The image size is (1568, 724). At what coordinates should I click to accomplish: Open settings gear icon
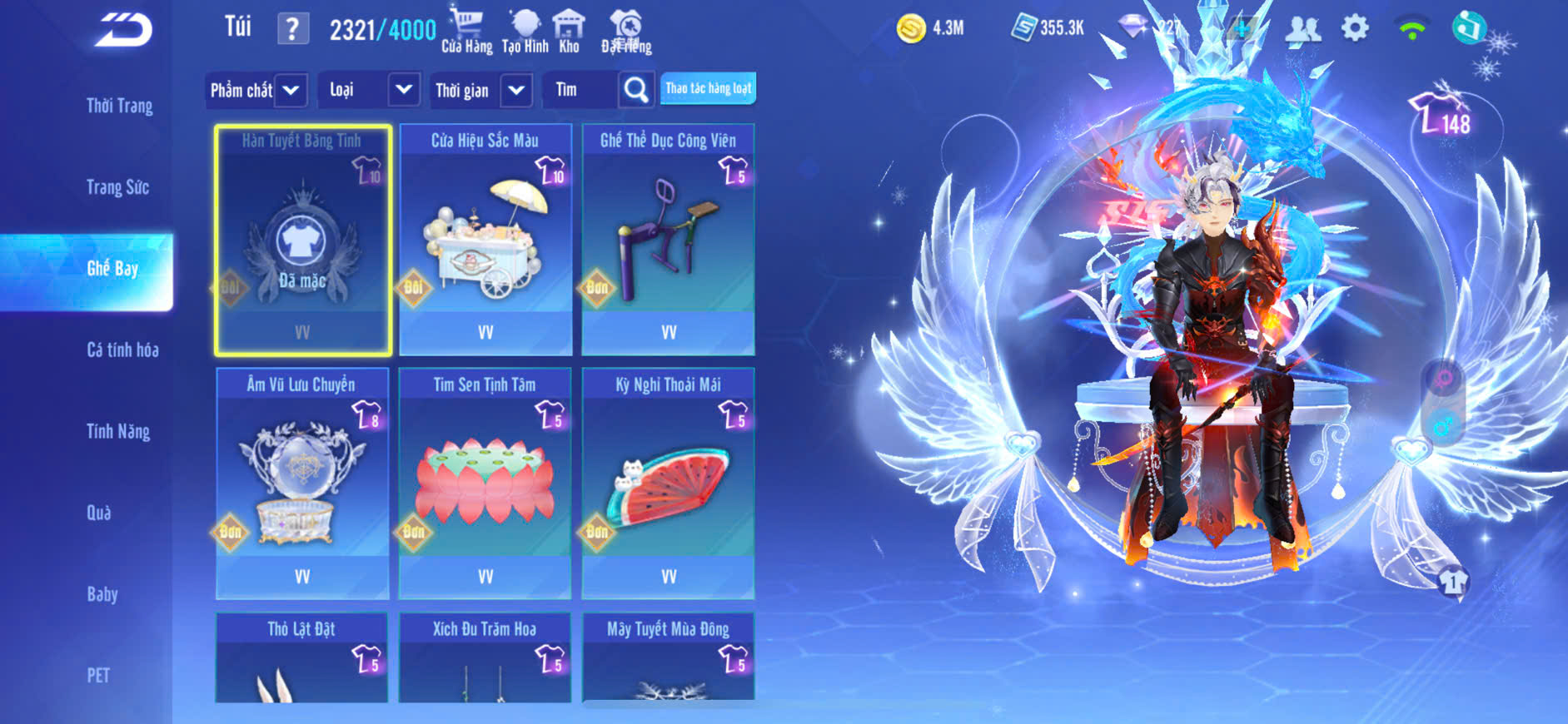pos(1355,29)
